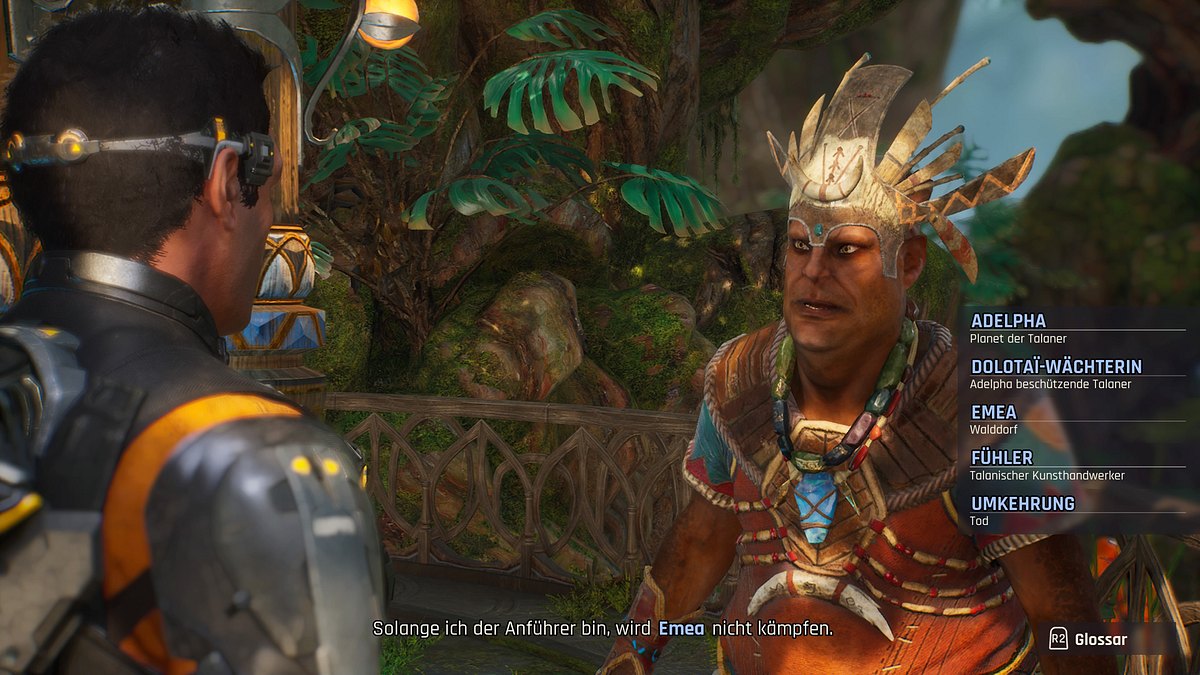Screen dimensions: 1200x675
Task: Open the Dolotaï-Wächterin glossary entry
Action: [1055, 367]
